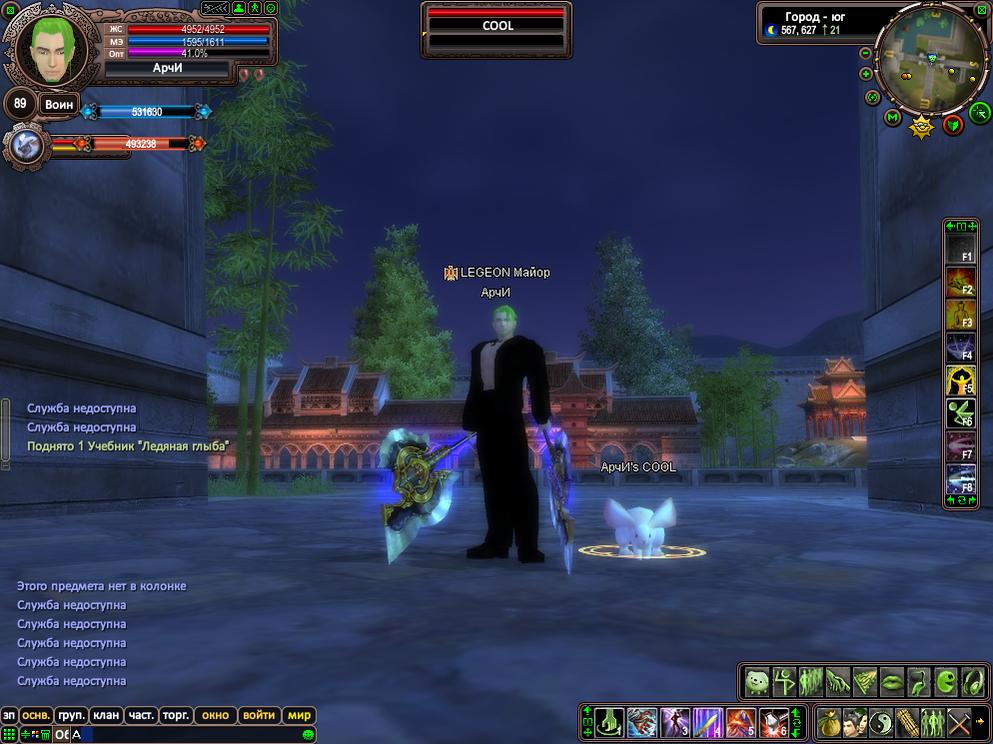Click the crossed swords icon in the menu bar
Image resolution: width=993 pixels, height=744 pixels.
click(x=959, y=721)
